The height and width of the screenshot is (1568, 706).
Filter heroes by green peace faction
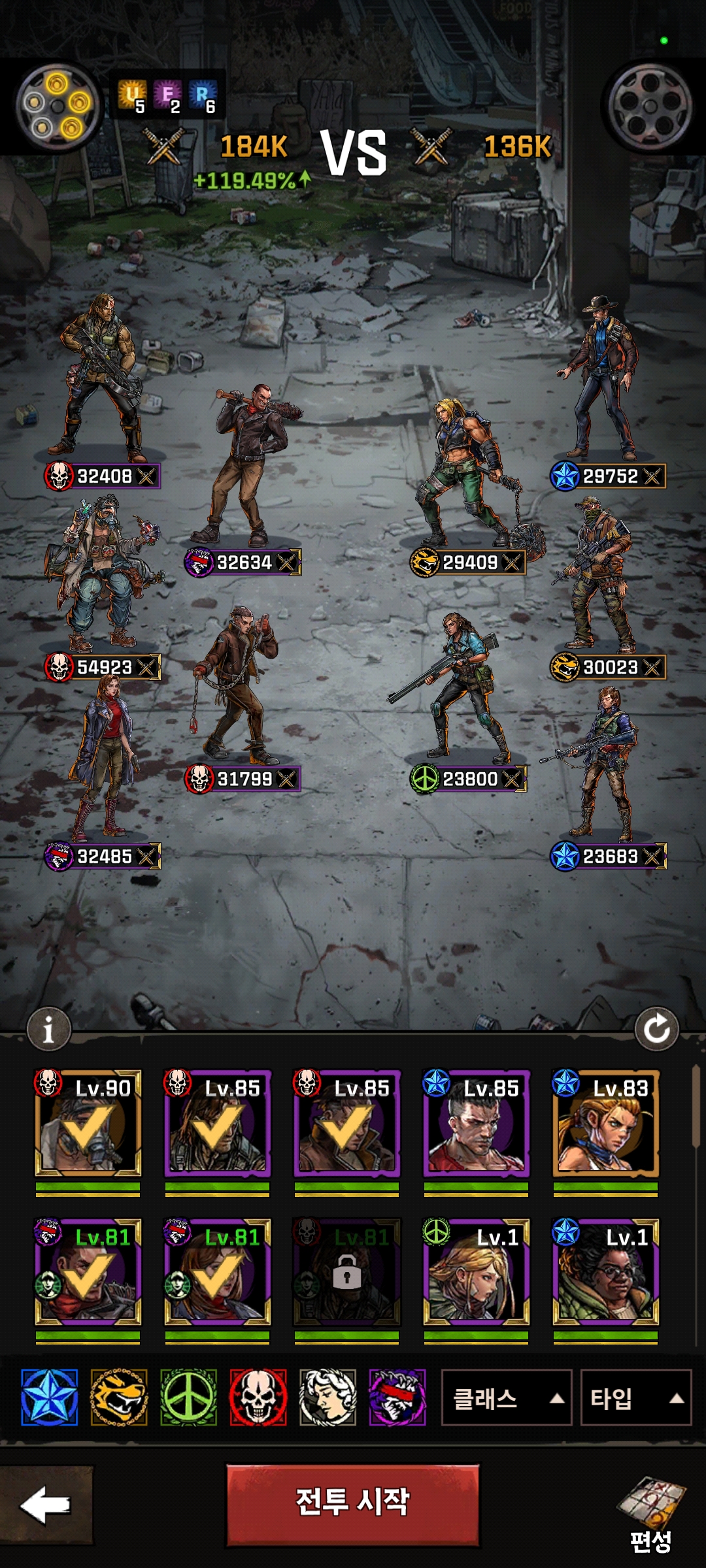[x=188, y=1397]
